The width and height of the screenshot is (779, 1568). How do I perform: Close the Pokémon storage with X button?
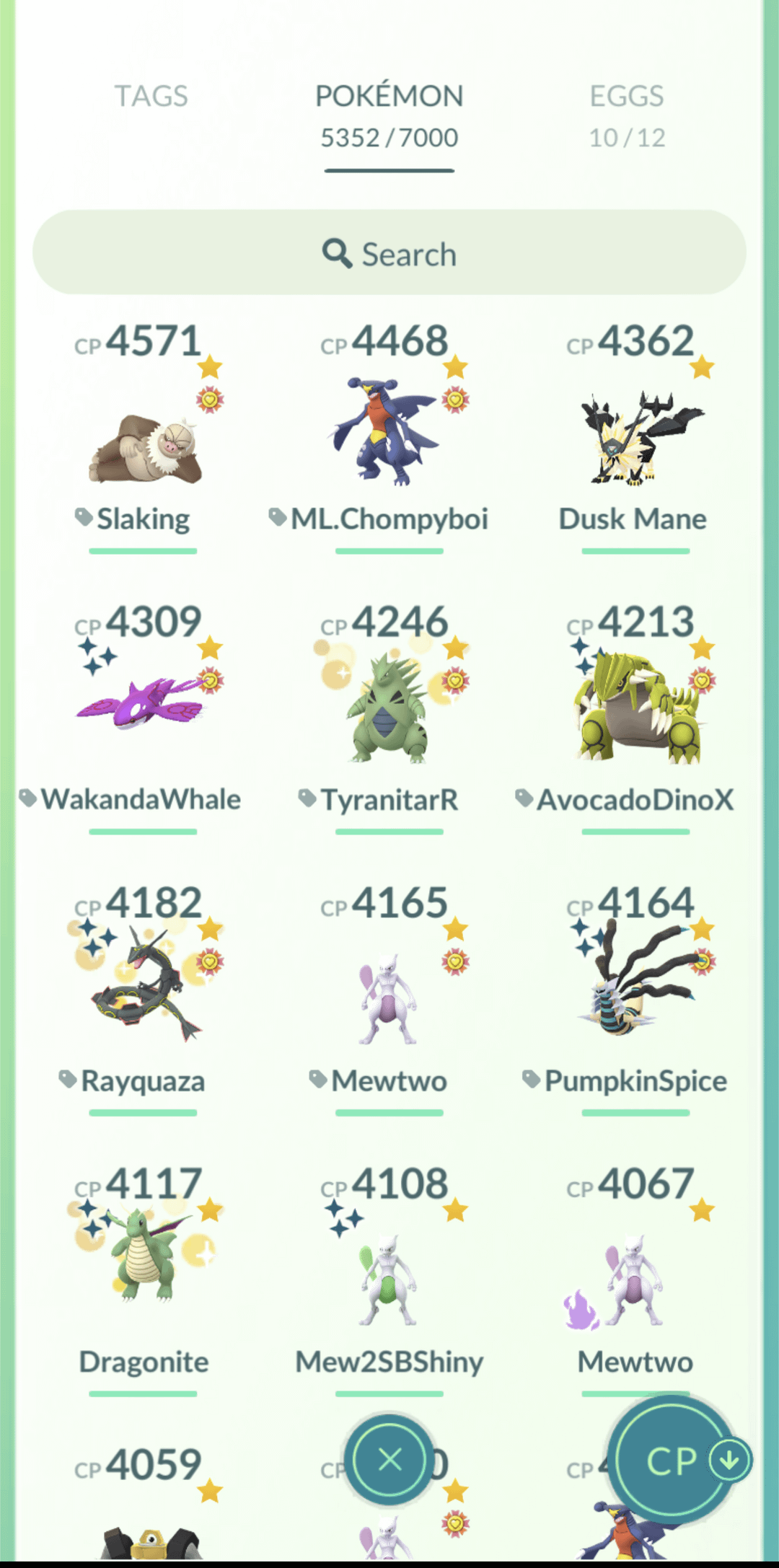tap(389, 1461)
